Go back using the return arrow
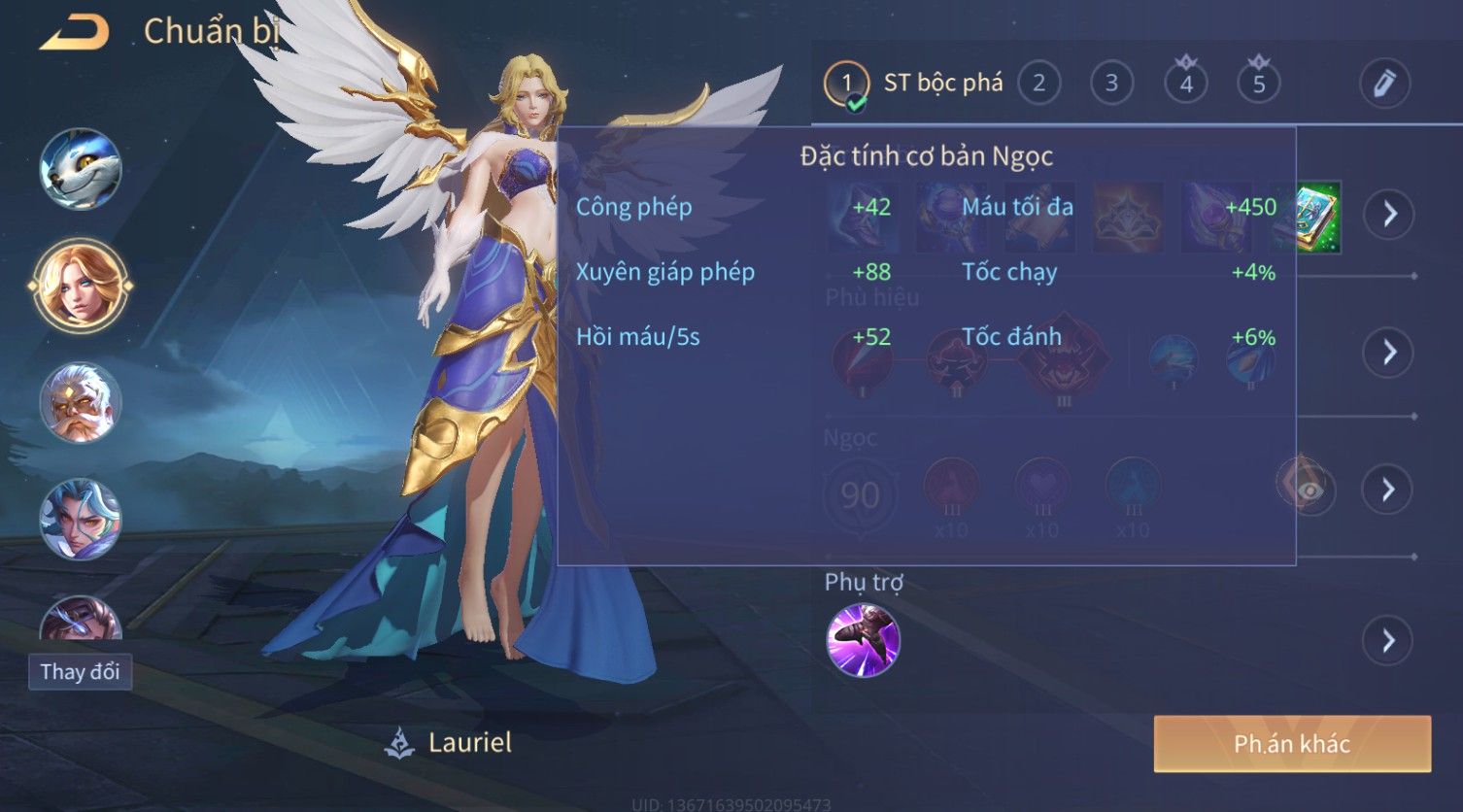This screenshot has height=812, width=1463. coord(75,34)
